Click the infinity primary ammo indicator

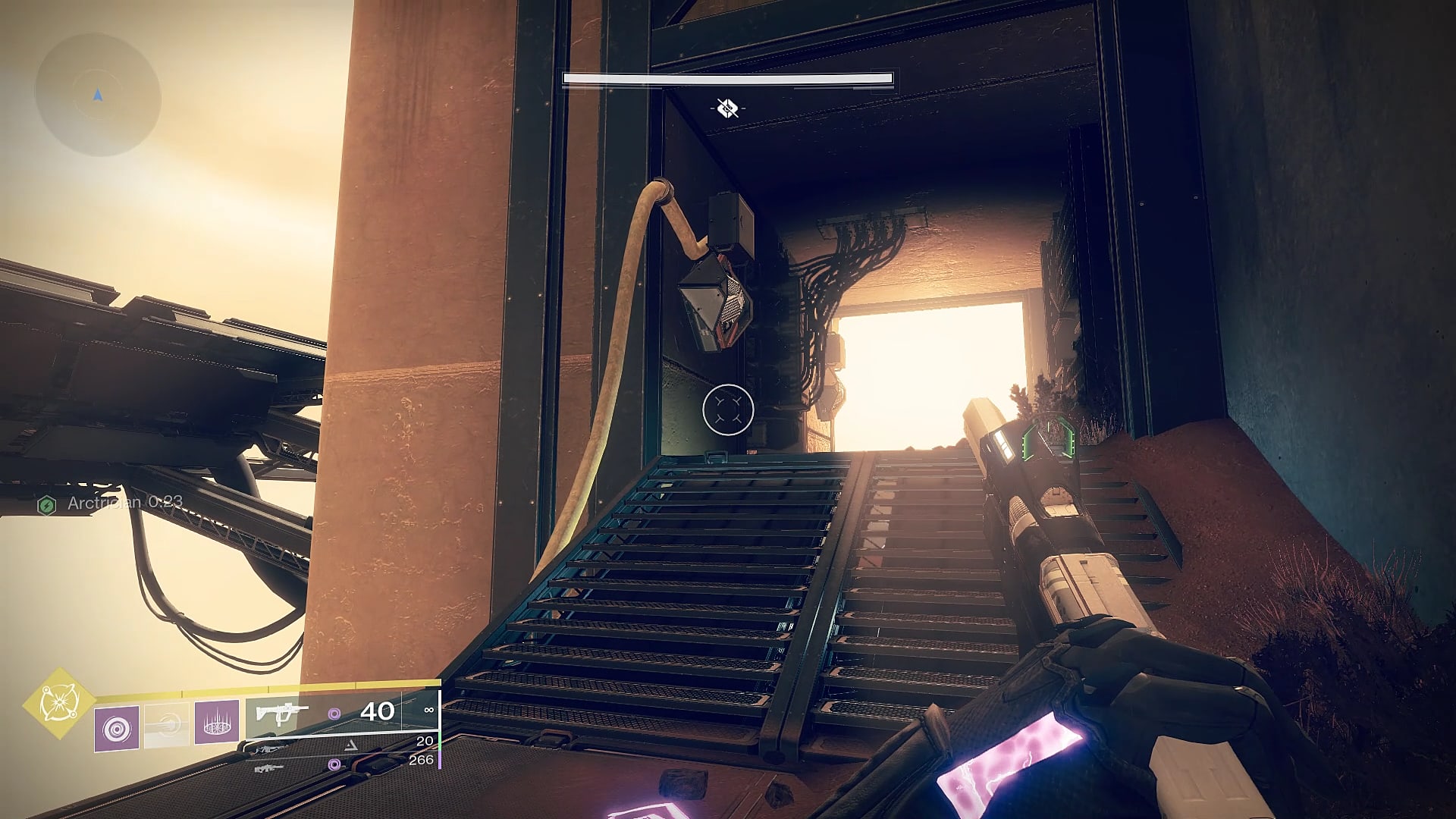click(428, 709)
